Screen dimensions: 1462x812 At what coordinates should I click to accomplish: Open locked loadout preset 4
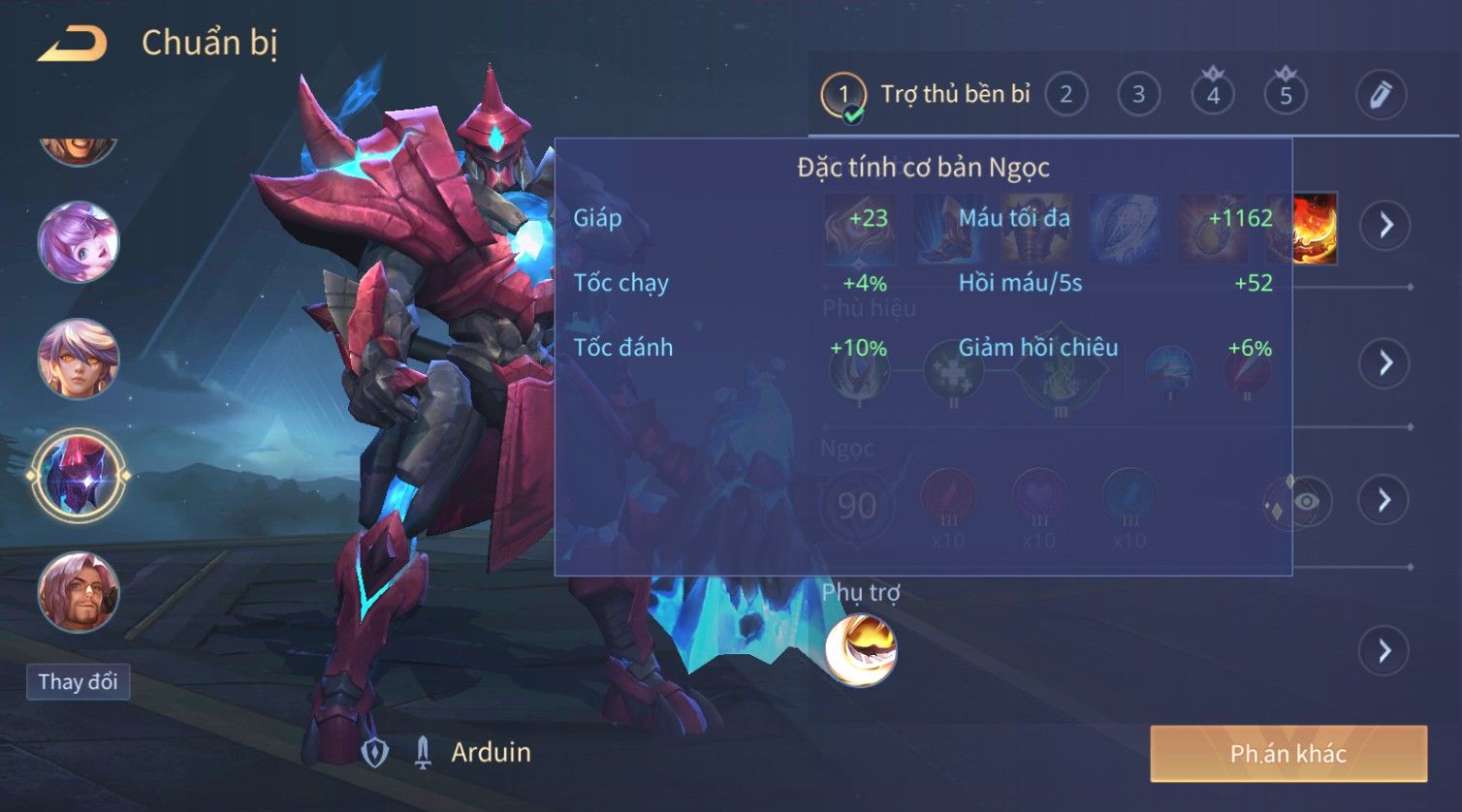coord(1213,95)
